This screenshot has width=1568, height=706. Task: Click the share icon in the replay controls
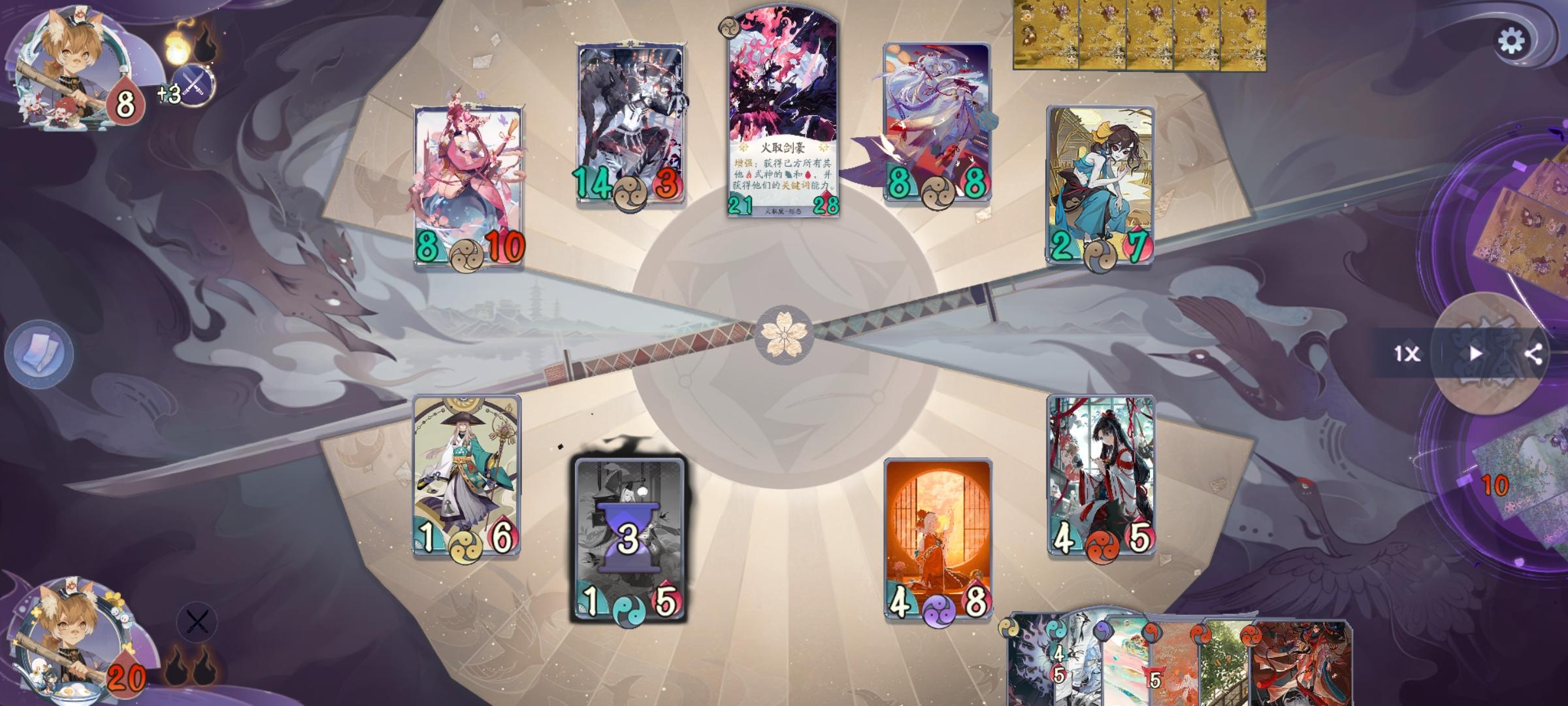[x=1535, y=354]
